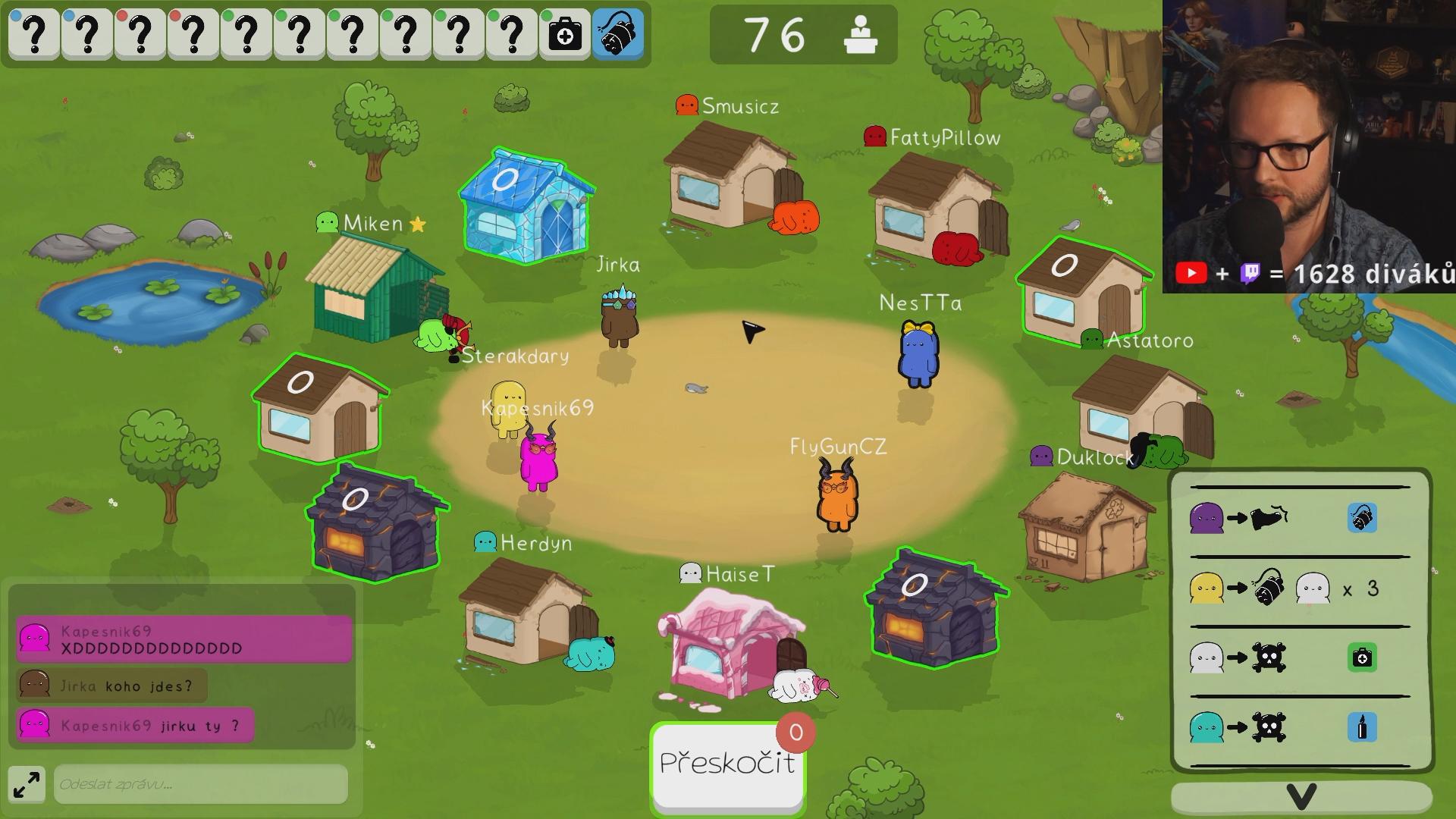Select Jirka's "koho jdes?" chat message
The image size is (1456, 819).
pyautogui.click(x=111, y=686)
